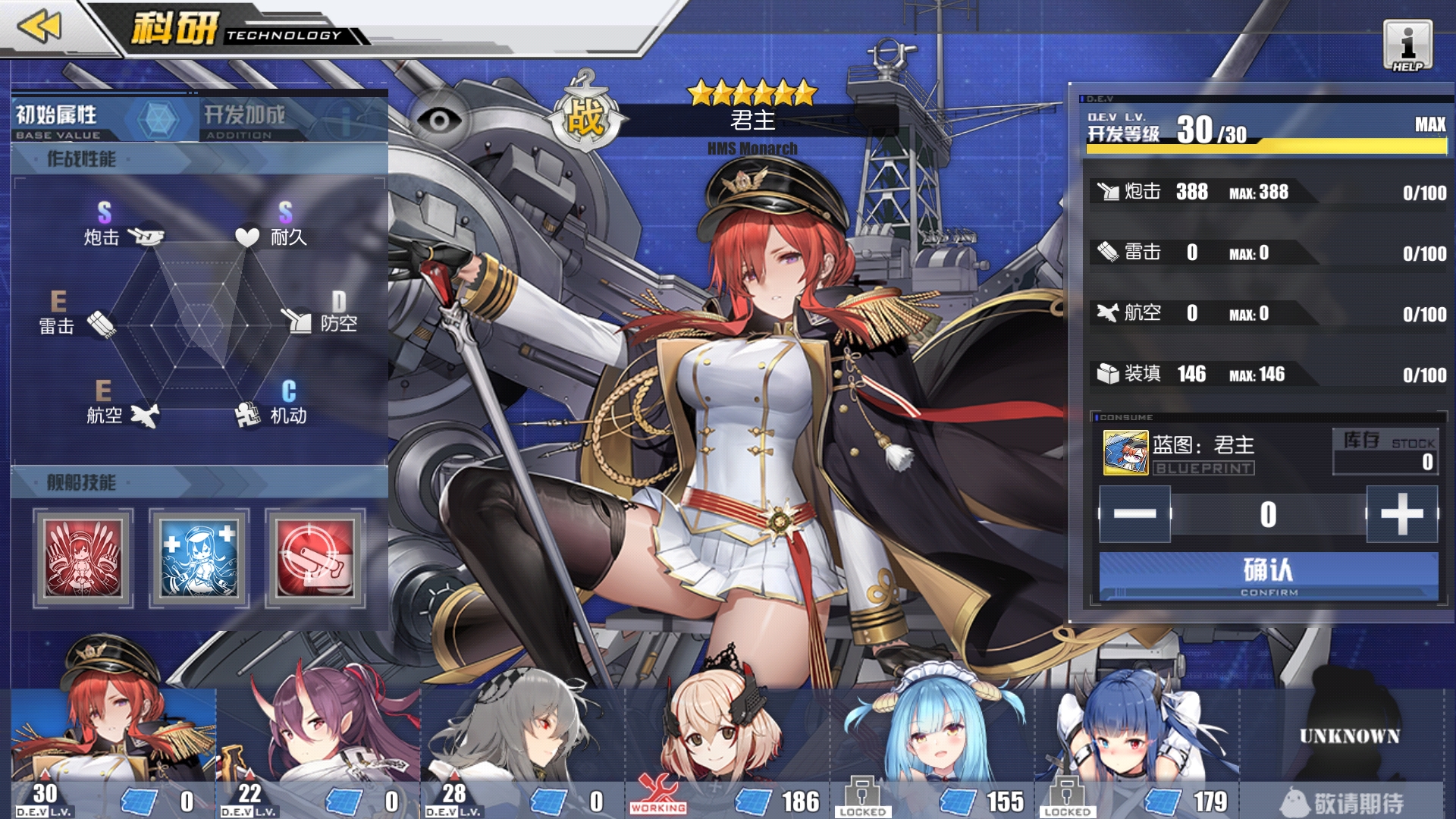Decrease blueprint amount with minus button

tap(1134, 514)
